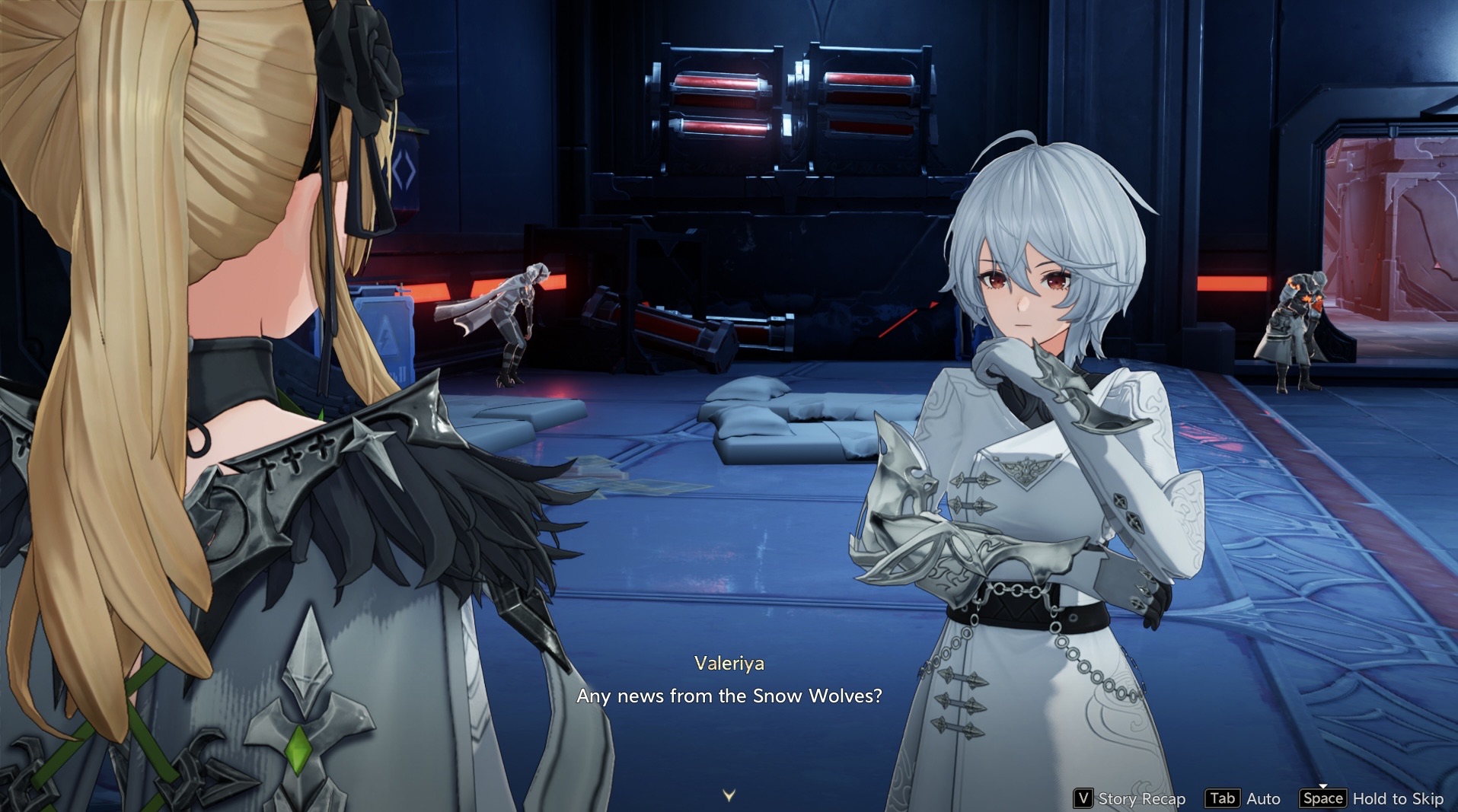Toggle Auto dialogue playback
Screen dimensions: 1458x812
click(x=1243, y=798)
